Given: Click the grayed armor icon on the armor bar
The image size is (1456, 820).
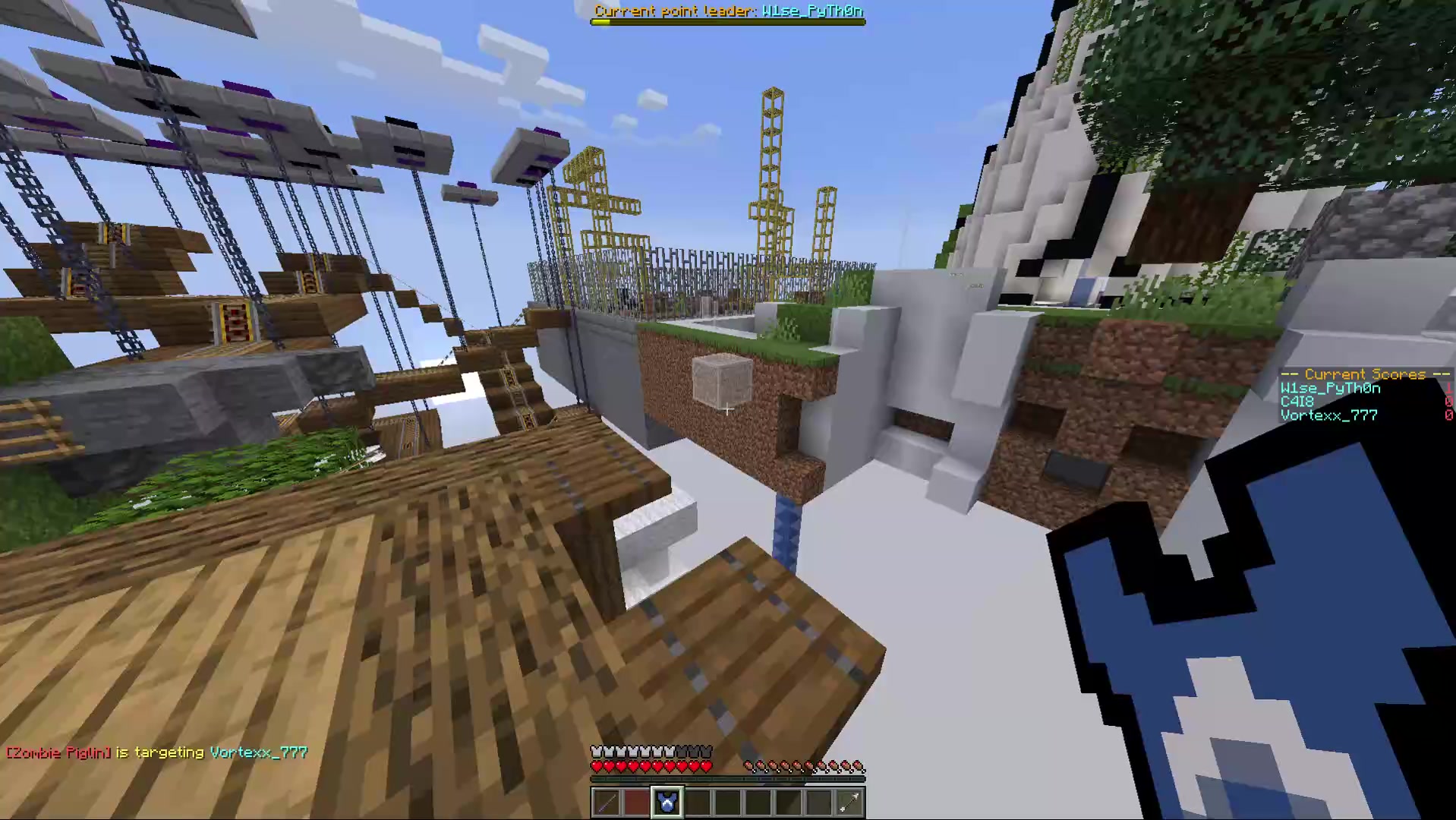Looking at the screenshot, I should point(692,750).
